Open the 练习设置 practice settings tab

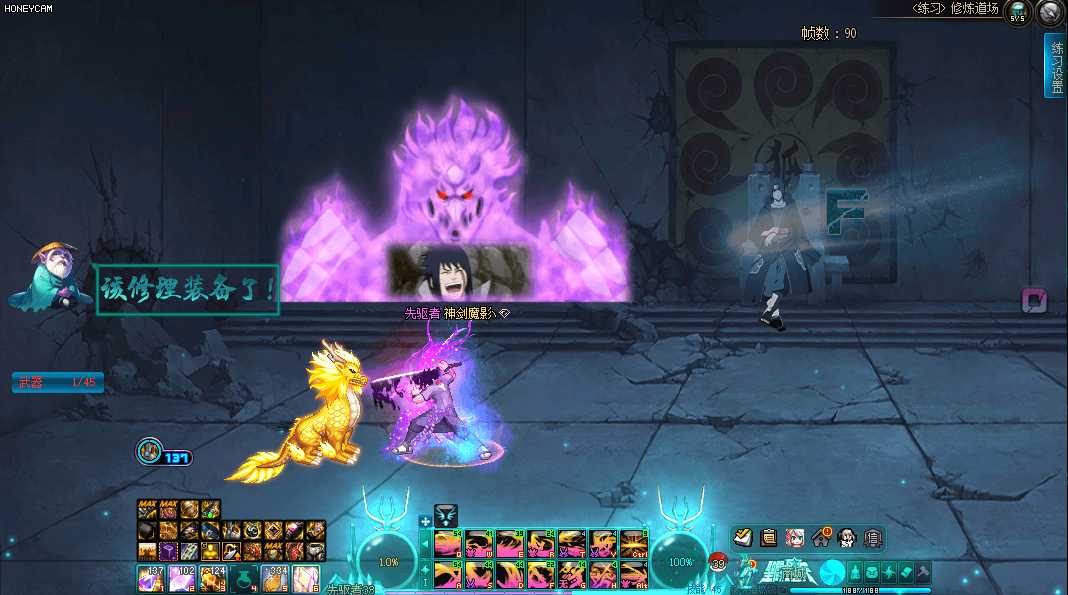pos(1055,65)
